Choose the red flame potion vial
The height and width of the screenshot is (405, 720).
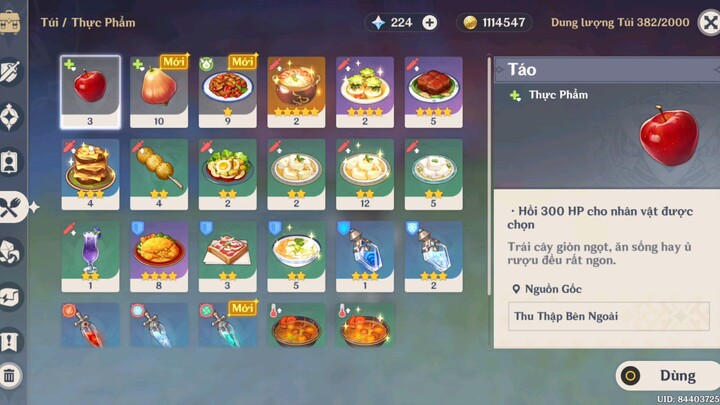tap(90, 325)
